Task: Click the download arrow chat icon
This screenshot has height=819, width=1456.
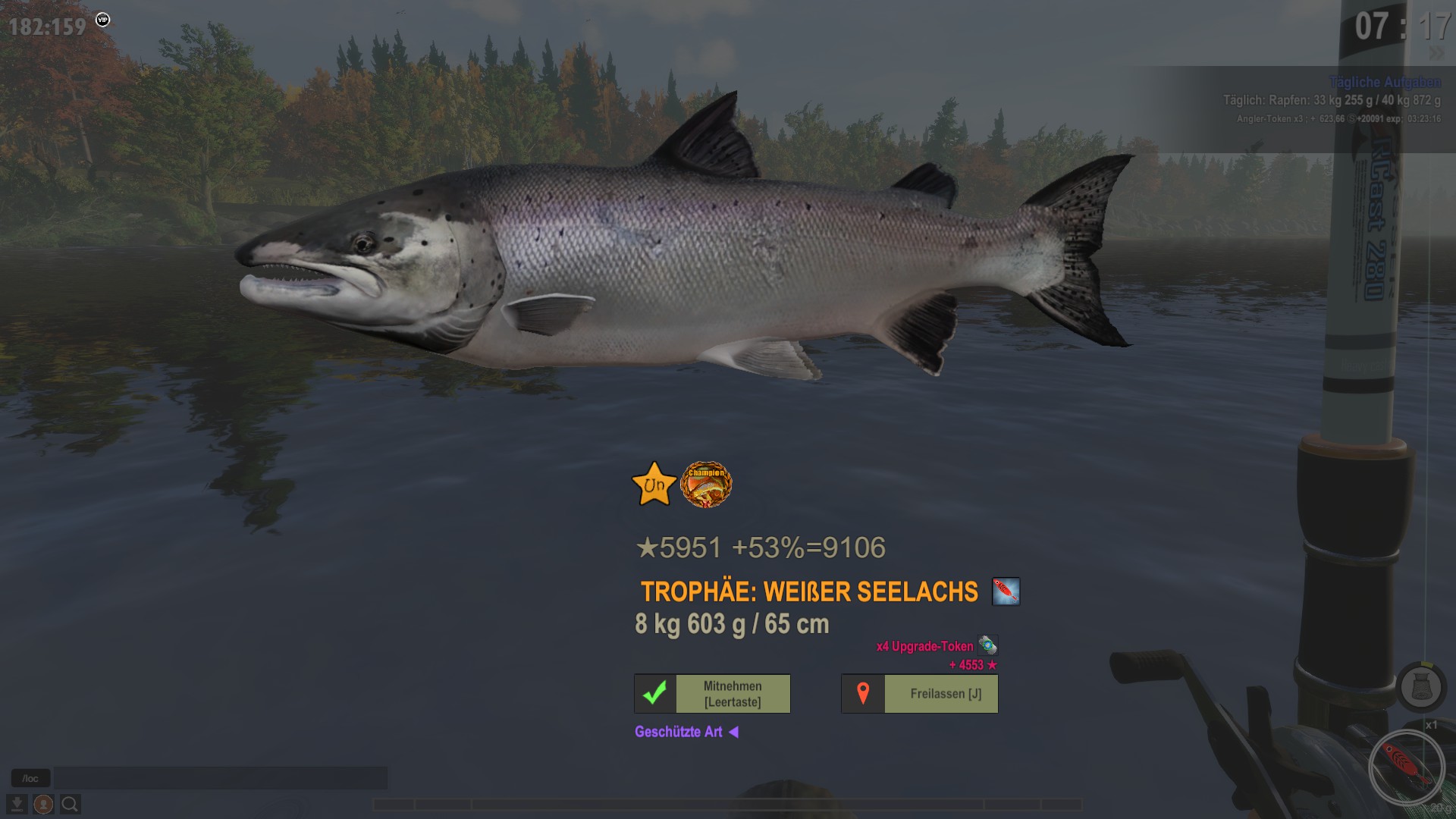Action: pyautogui.click(x=17, y=804)
